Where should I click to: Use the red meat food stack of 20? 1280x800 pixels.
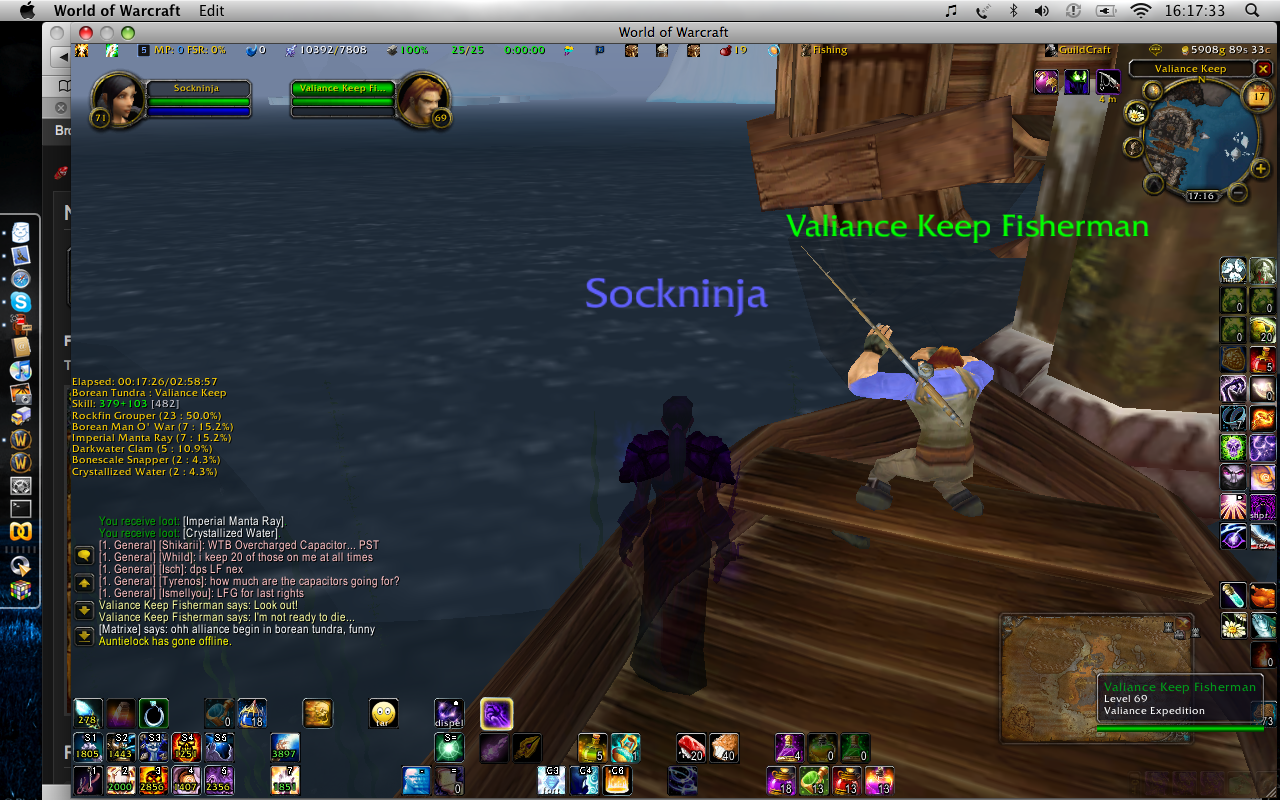tap(692, 747)
